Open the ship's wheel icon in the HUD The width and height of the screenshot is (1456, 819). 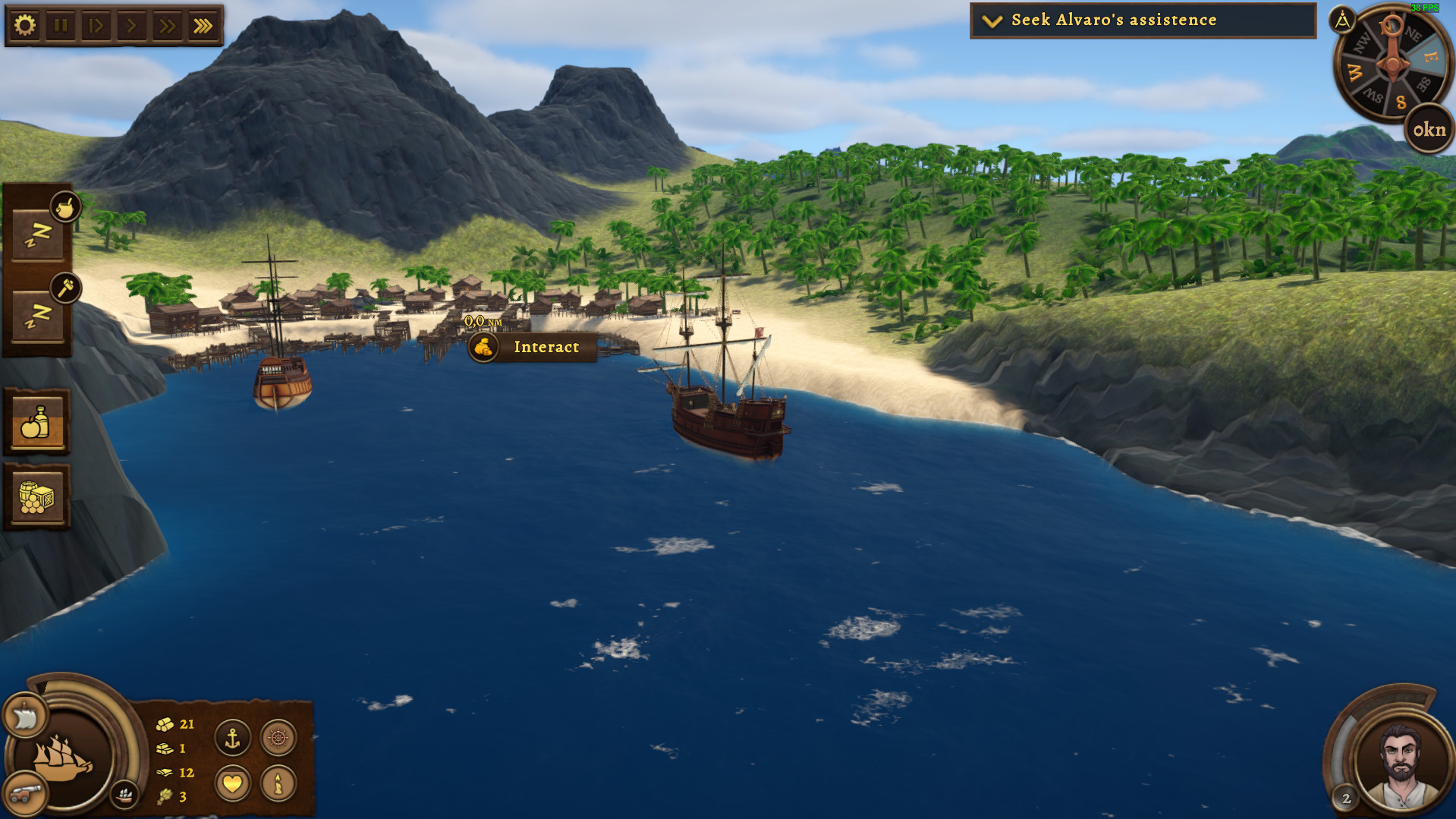point(278,737)
